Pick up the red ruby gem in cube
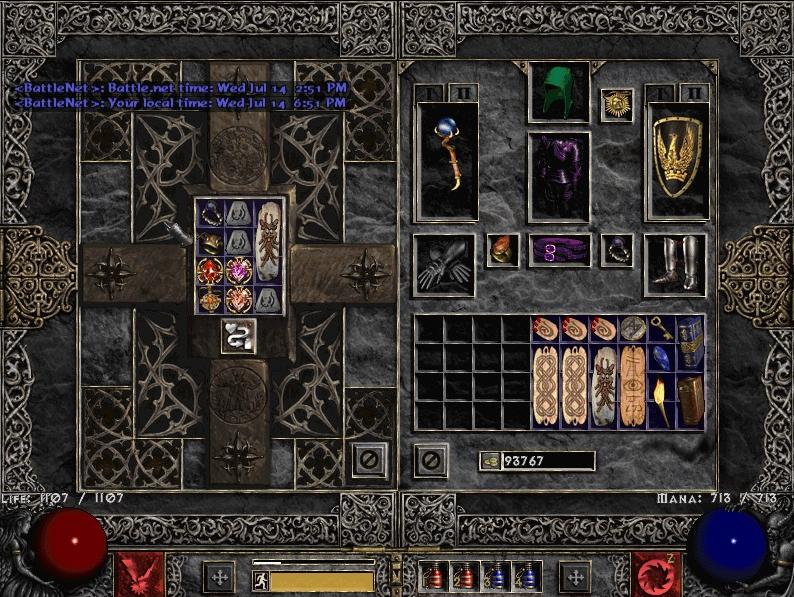The width and height of the screenshot is (794, 597). pos(210,271)
